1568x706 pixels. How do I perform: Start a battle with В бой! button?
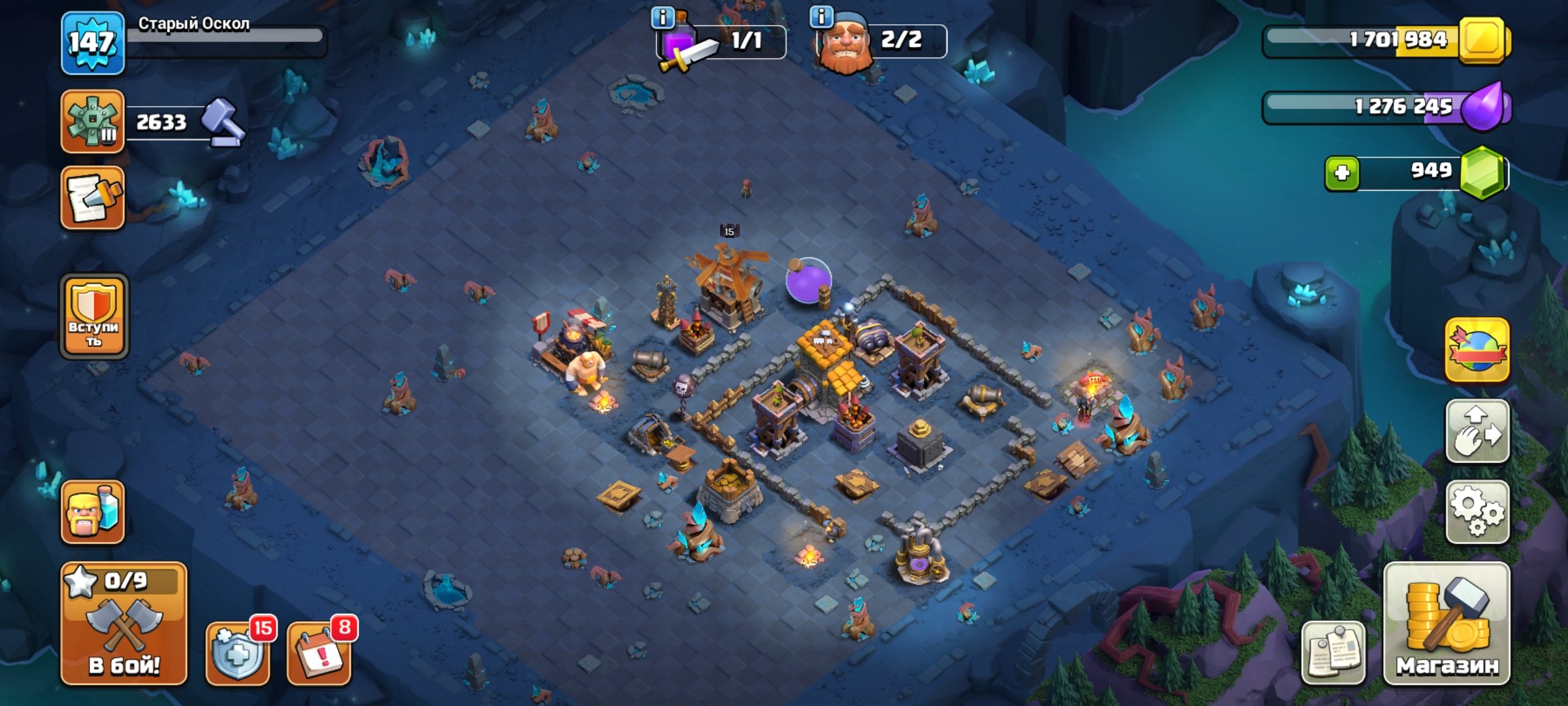tap(124, 624)
